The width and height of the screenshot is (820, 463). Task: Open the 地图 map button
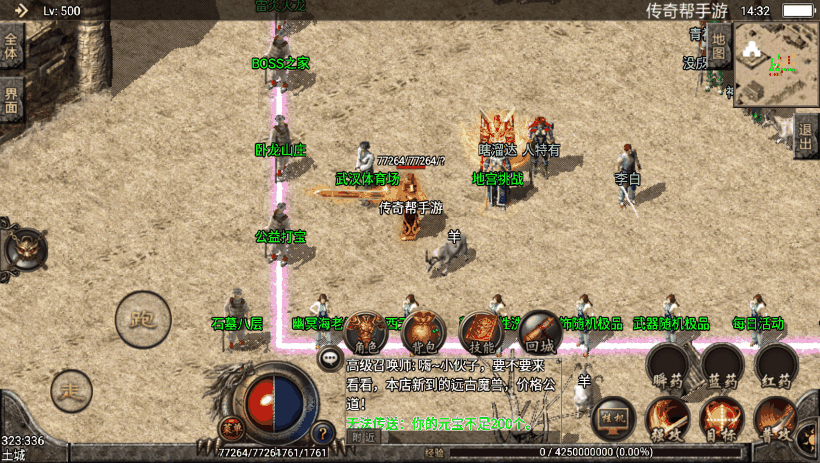(x=720, y=45)
